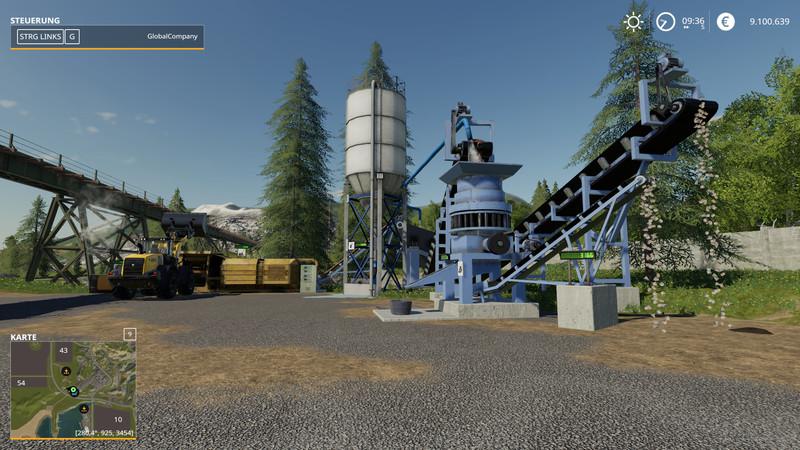Click the green player marker on the minimap

(73, 390)
